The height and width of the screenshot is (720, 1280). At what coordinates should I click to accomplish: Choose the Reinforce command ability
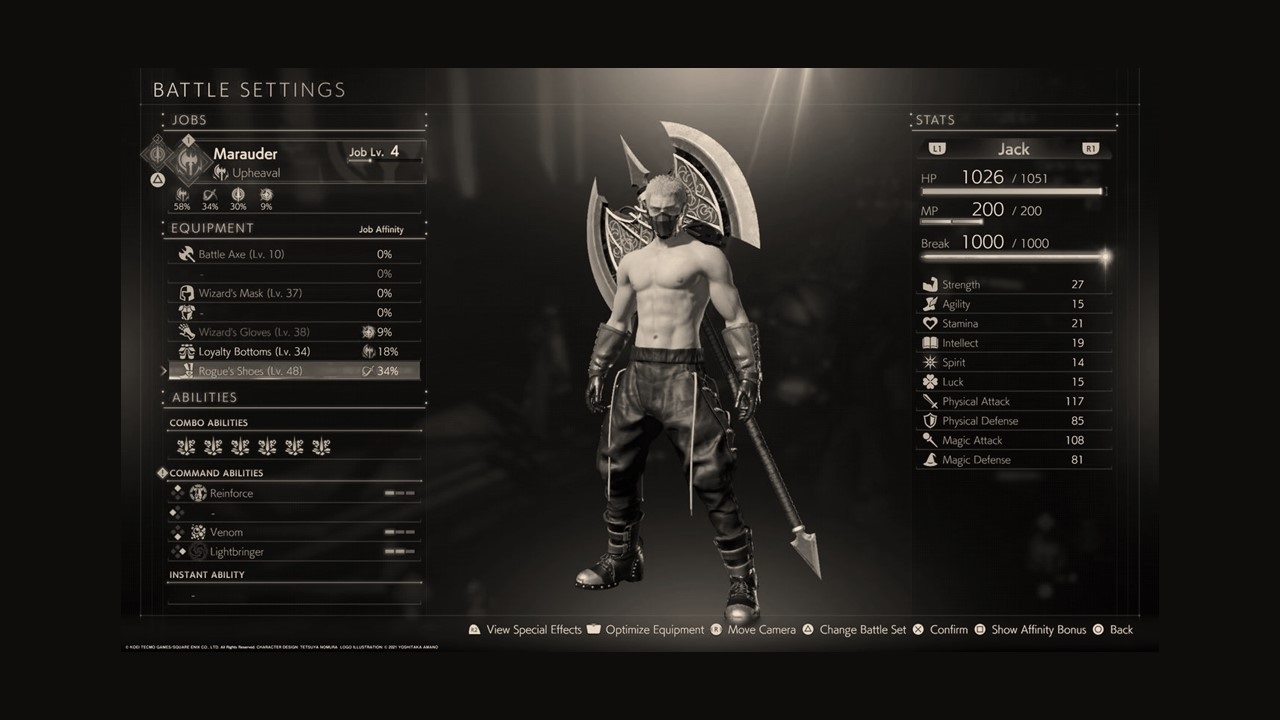point(231,493)
